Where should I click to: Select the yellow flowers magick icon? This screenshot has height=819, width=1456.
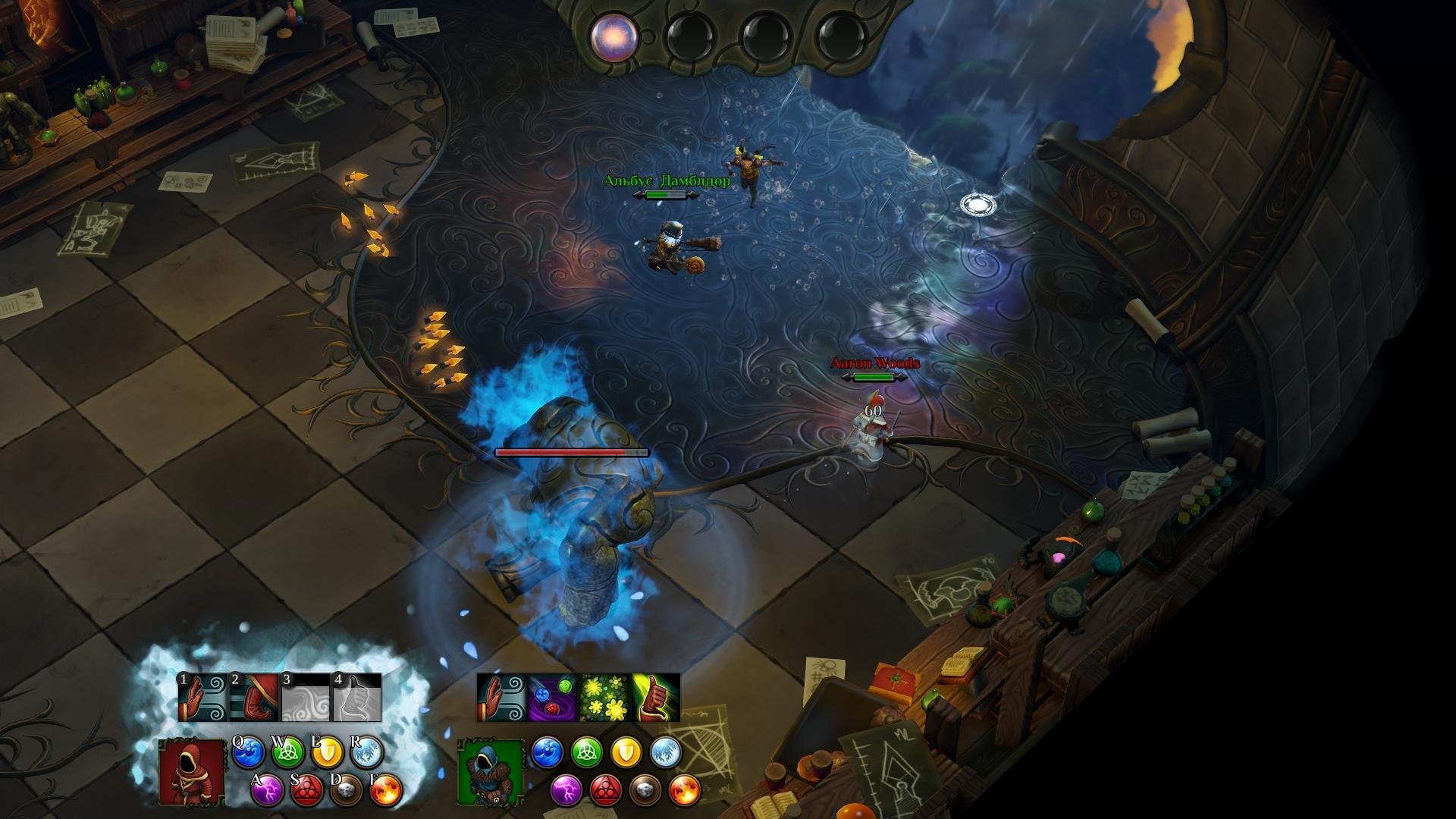604,698
